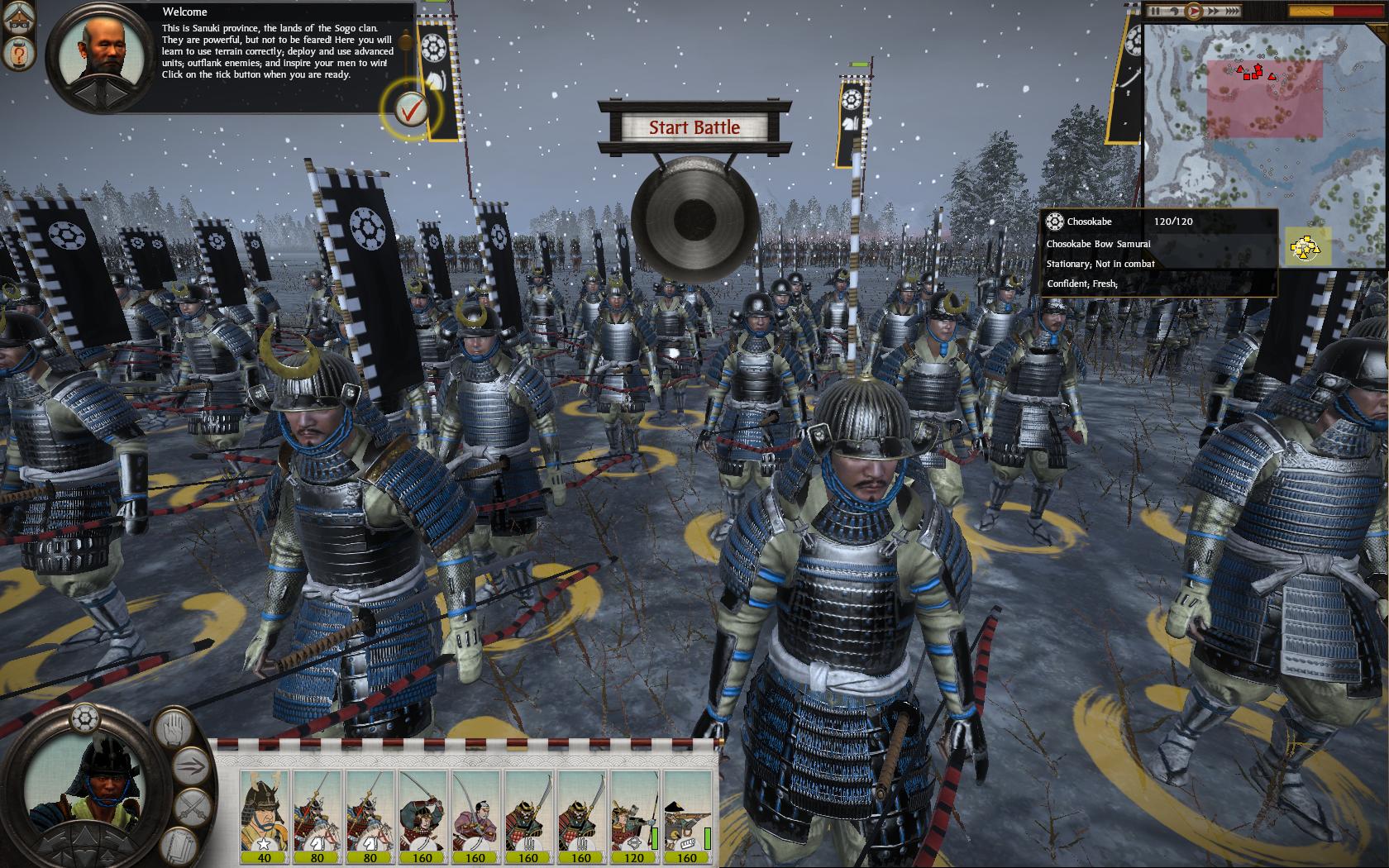Set battle speed to double arrow fast-forward
Image resolution: width=1389 pixels, height=868 pixels.
pyautogui.click(x=1211, y=12)
